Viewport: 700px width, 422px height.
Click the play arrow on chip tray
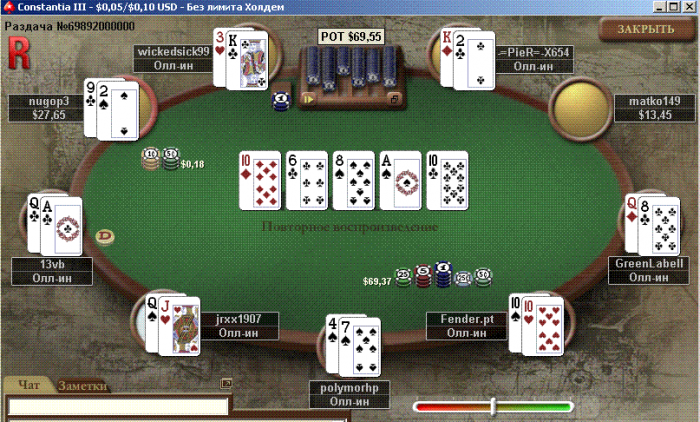pyautogui.click(x=309, y=98)
